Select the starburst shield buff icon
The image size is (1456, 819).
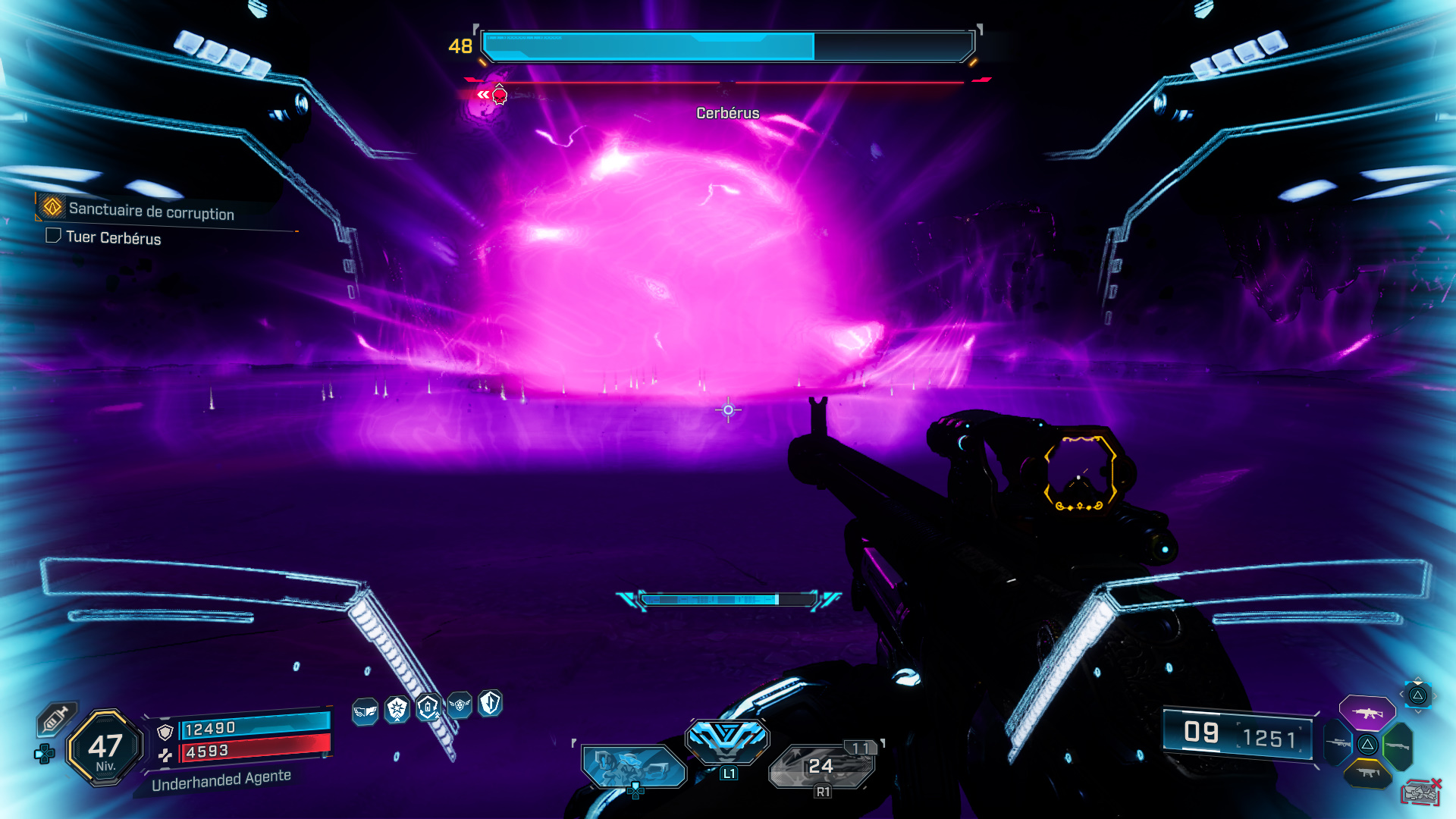397,709
